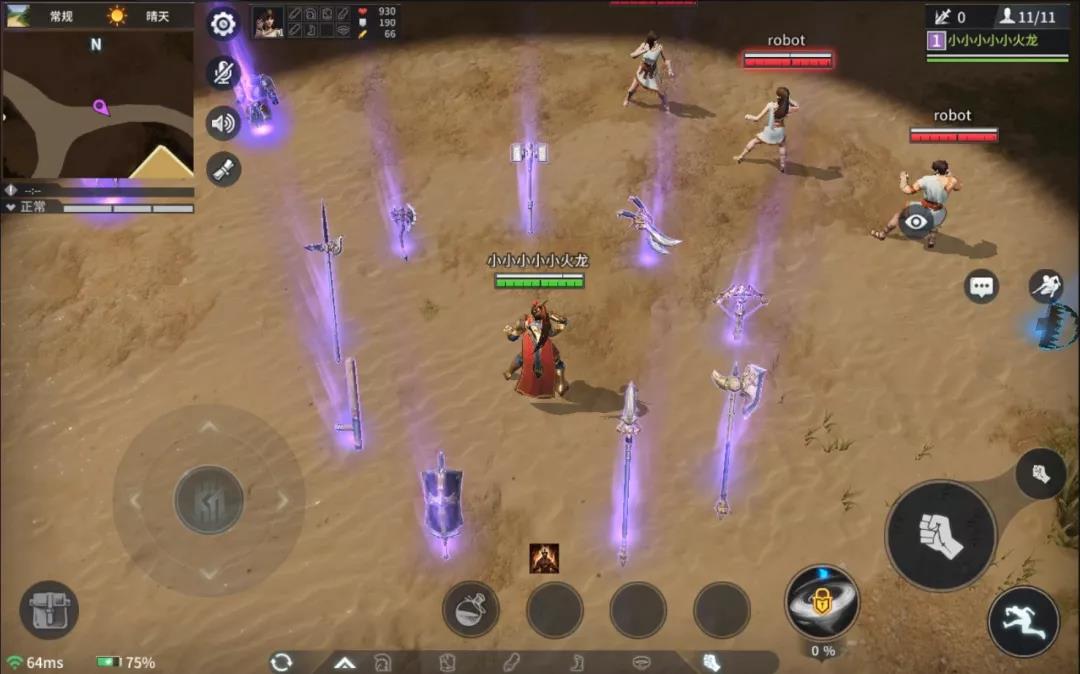This screenshot has height=674, width=1080.
Task: Open the gear settings menu
Action: coord(223,24)
